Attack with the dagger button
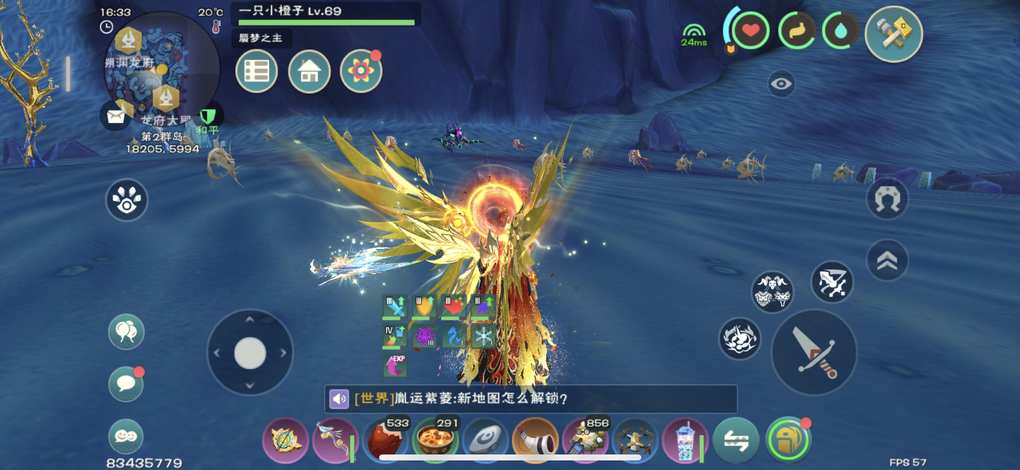 tap(813, 352)
